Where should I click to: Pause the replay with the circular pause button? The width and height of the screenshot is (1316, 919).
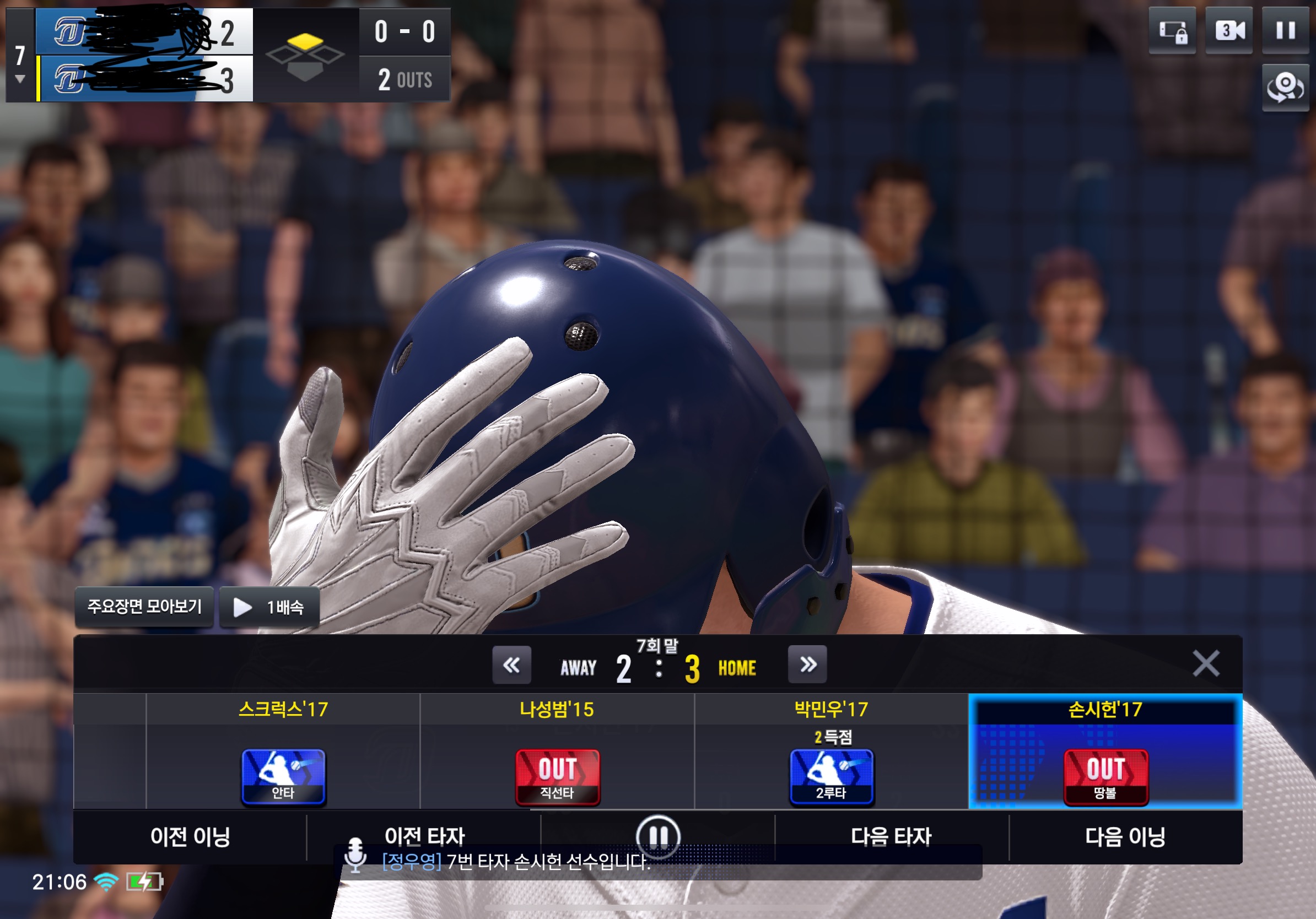658,835
